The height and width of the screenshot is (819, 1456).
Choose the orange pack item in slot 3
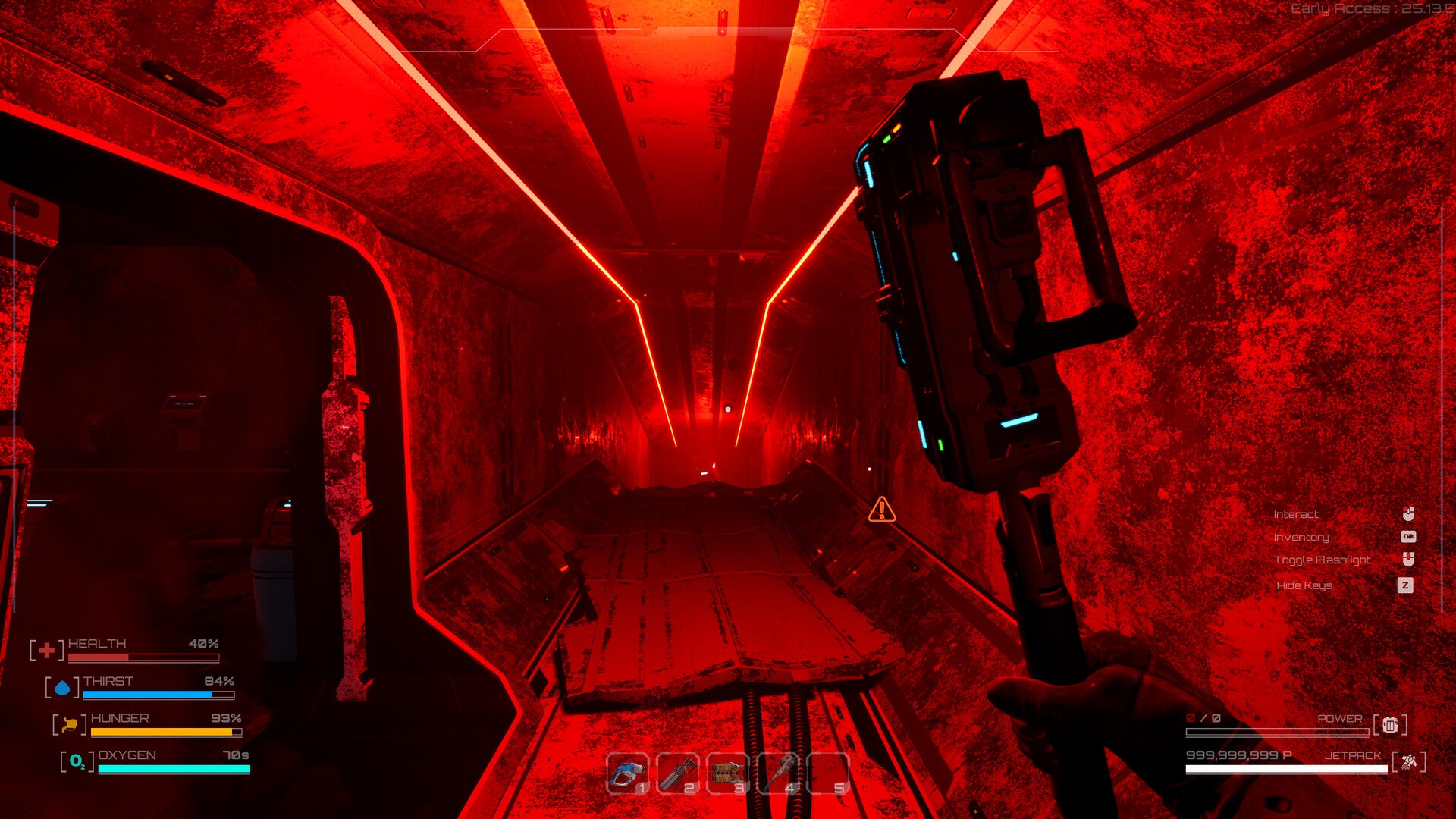(x=727, y=774)
